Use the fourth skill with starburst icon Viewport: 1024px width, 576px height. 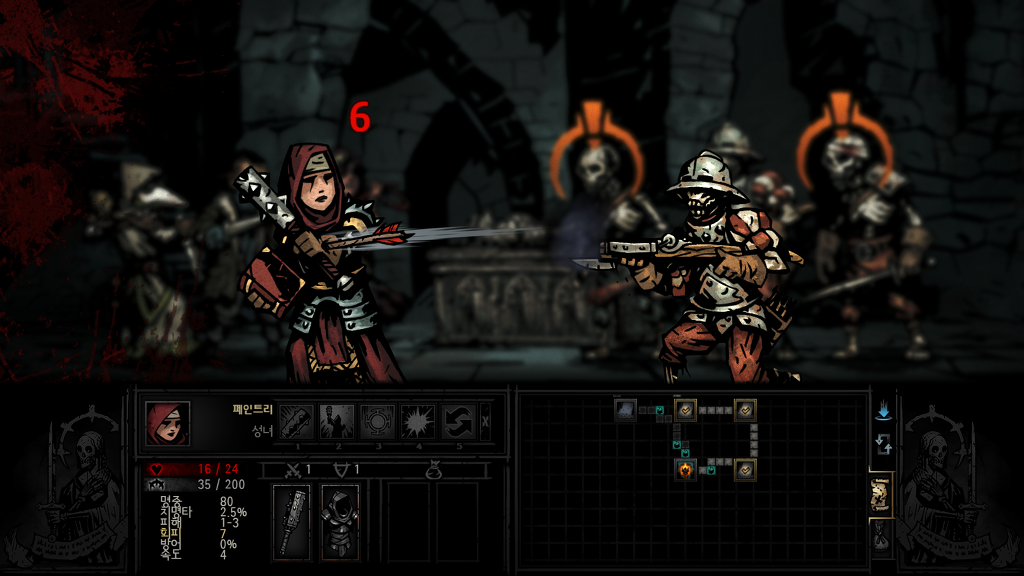tap(419, 421)
